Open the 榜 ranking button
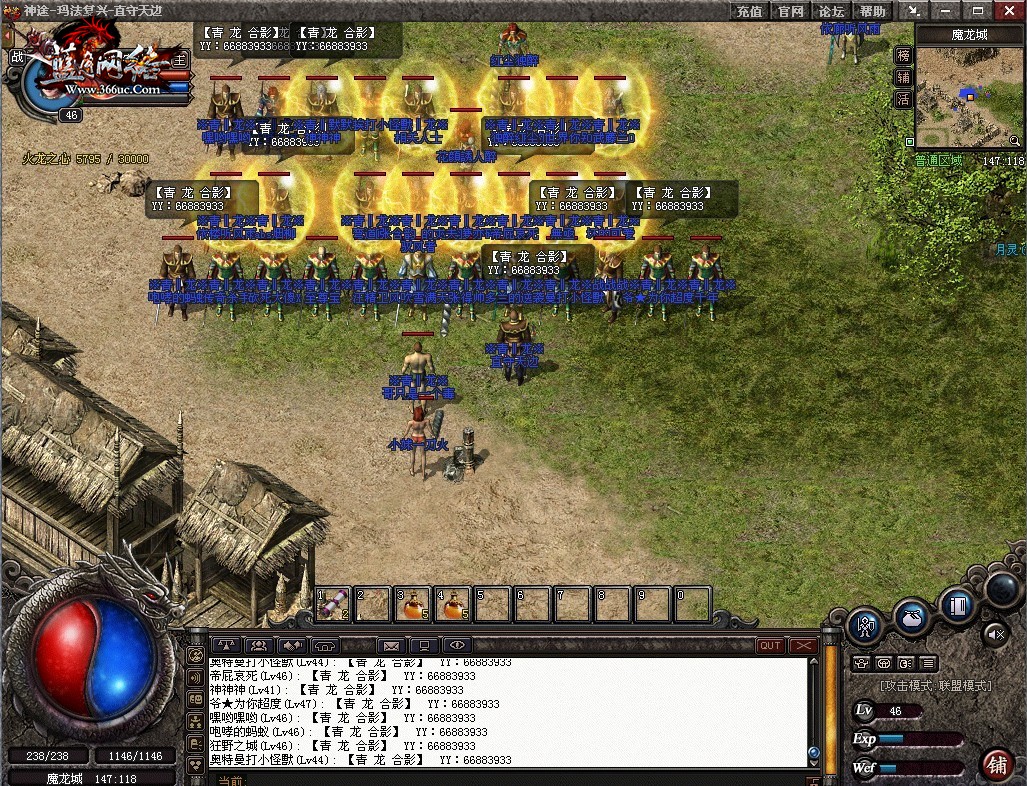 point(904,55)
